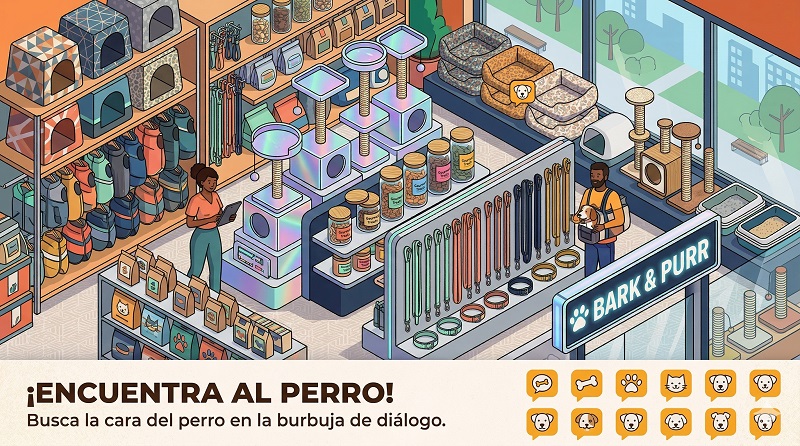Pick the brown-spotted dog face icon
This screenshot has height=446, width=800.
pyautogui.click(x=585, y=420)
